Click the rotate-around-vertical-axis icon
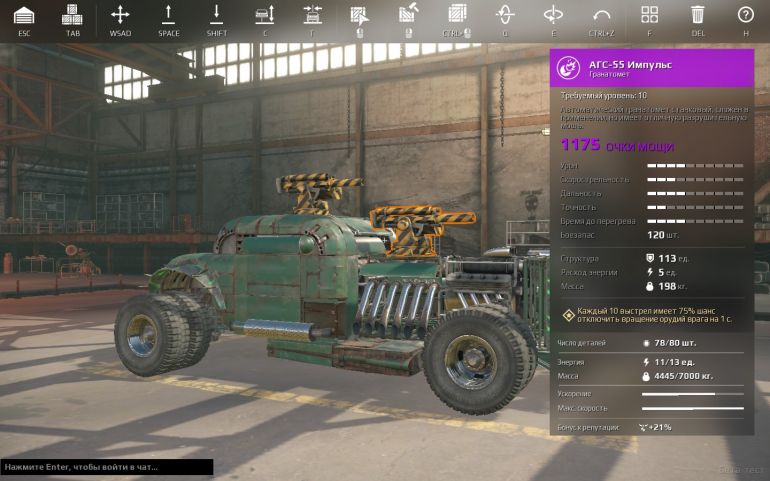This screenshot has height=481, width=770. pos(505,15)
